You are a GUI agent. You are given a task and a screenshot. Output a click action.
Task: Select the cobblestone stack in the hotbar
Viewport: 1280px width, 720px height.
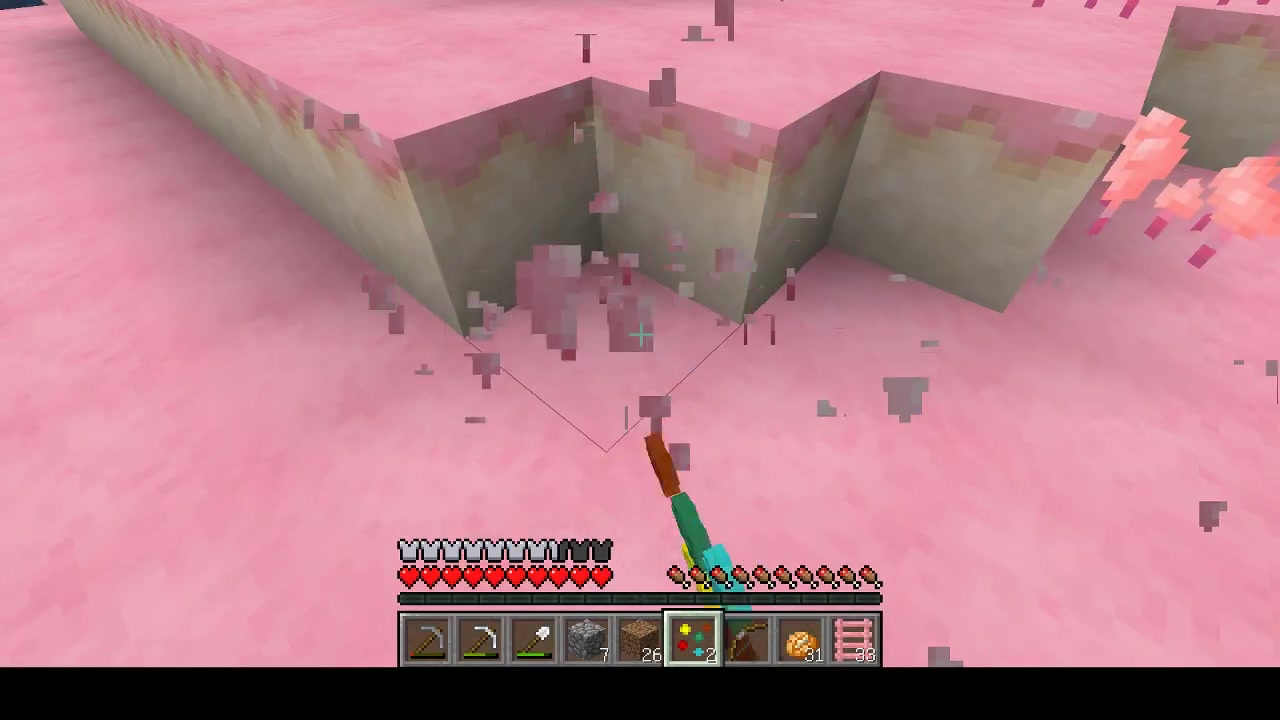tap(586, 638)
